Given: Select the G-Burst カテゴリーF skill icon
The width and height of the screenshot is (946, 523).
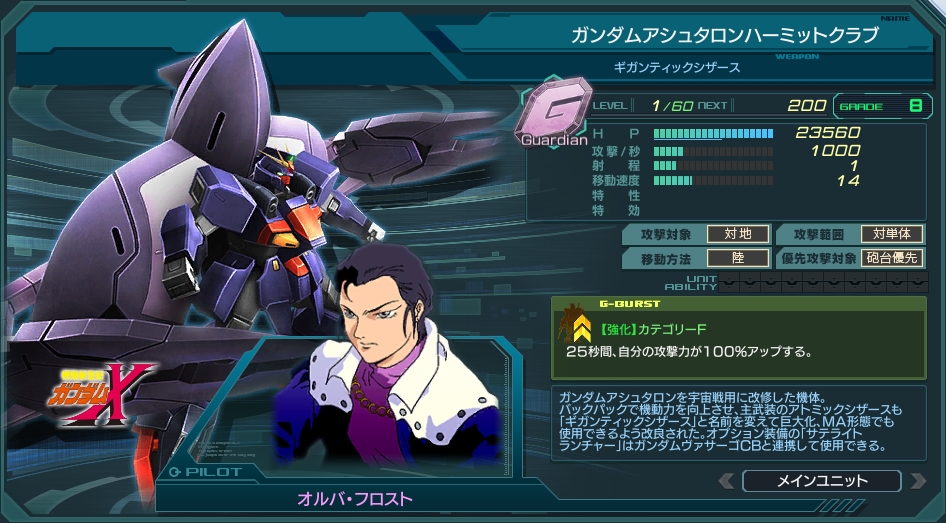Looking at the screenshot, I should click(577, 325).
